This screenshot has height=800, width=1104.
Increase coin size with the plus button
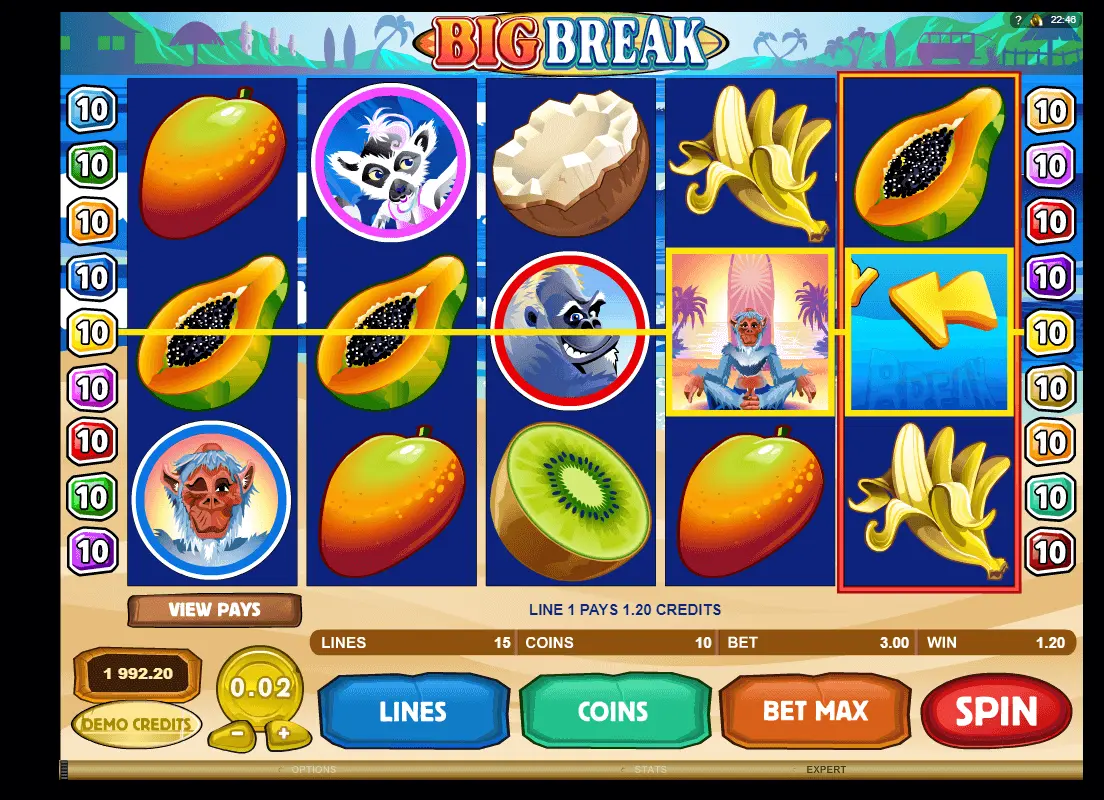[x=284, y=733]
